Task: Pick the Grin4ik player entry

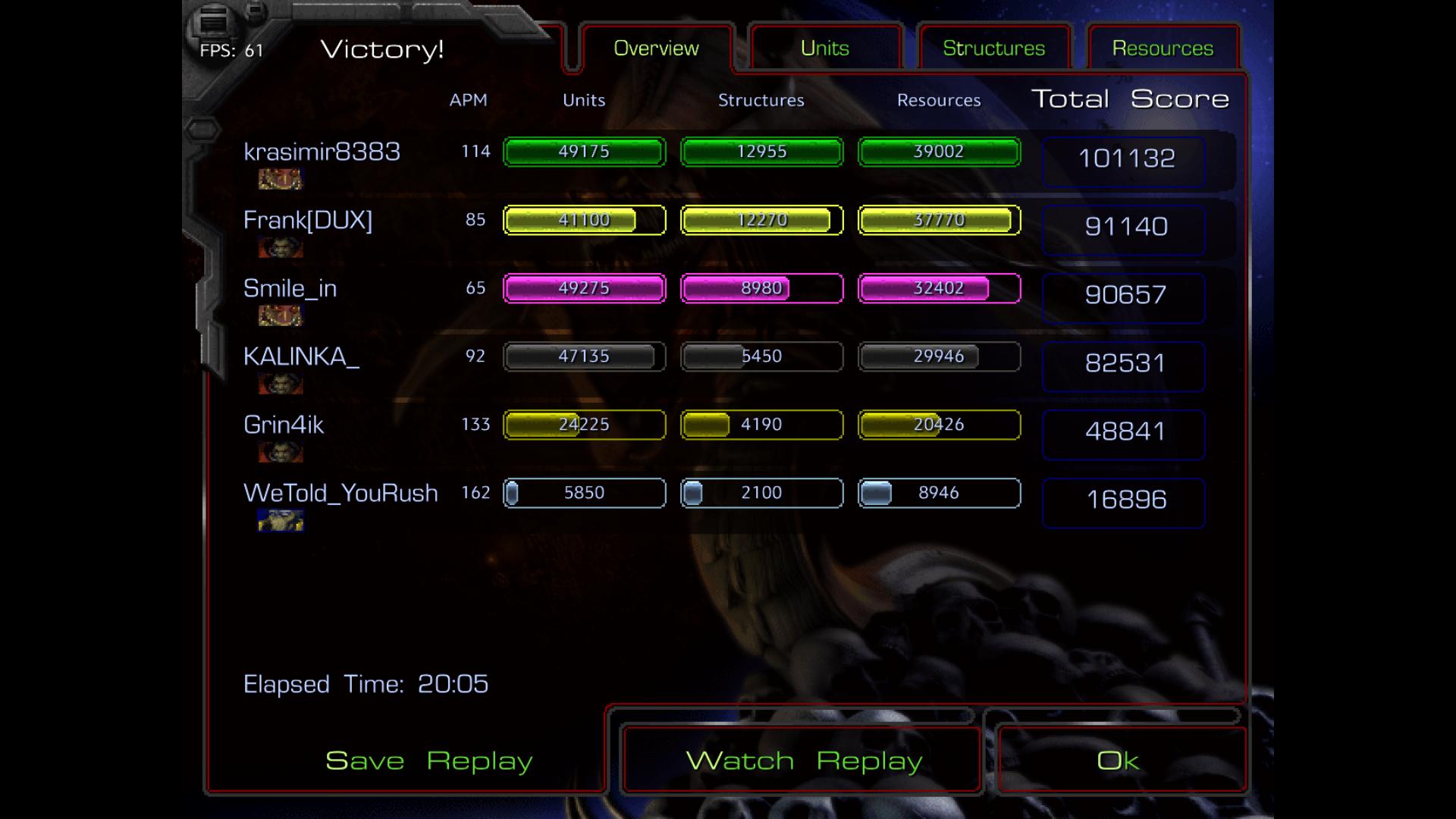Action: (x=283, y=425)
